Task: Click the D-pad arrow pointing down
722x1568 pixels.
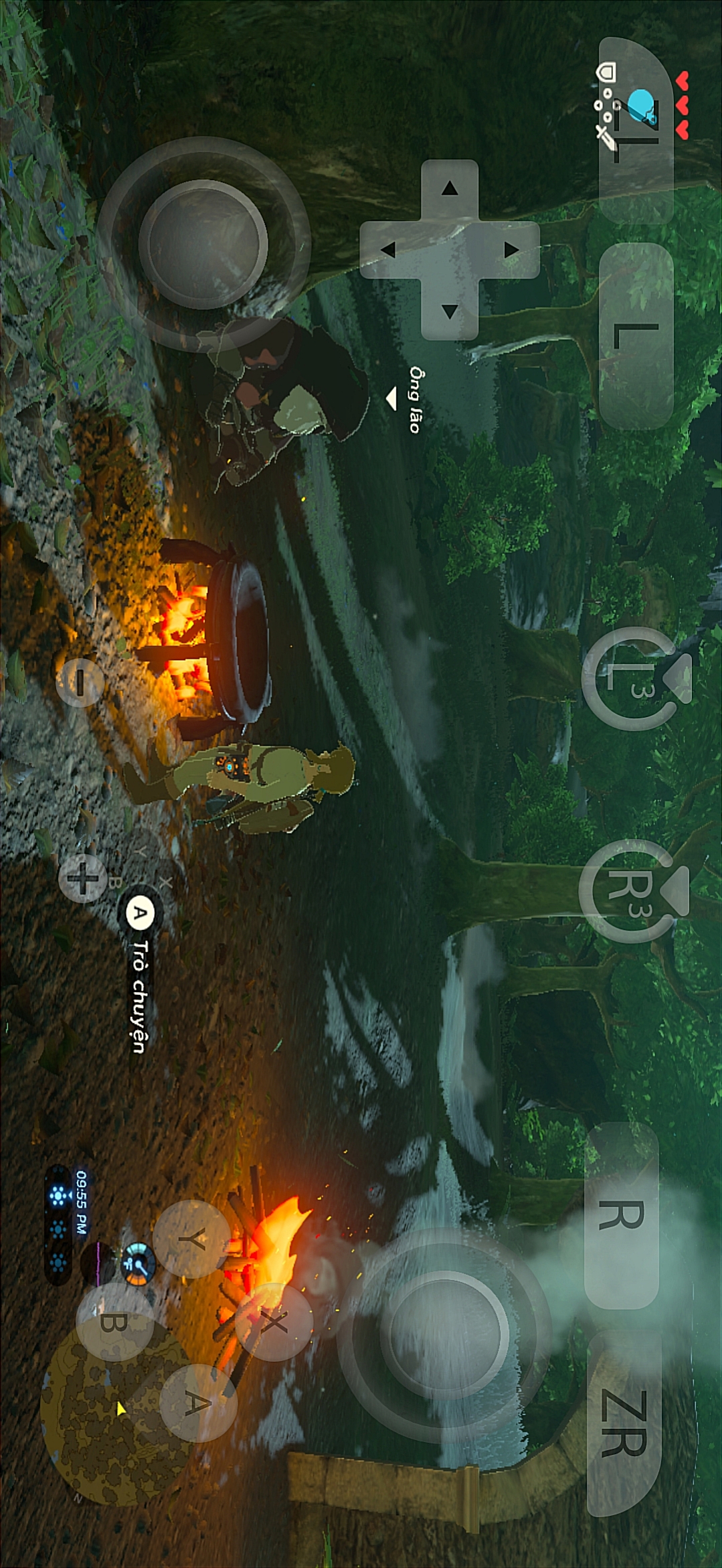Action: coord(388,250)
